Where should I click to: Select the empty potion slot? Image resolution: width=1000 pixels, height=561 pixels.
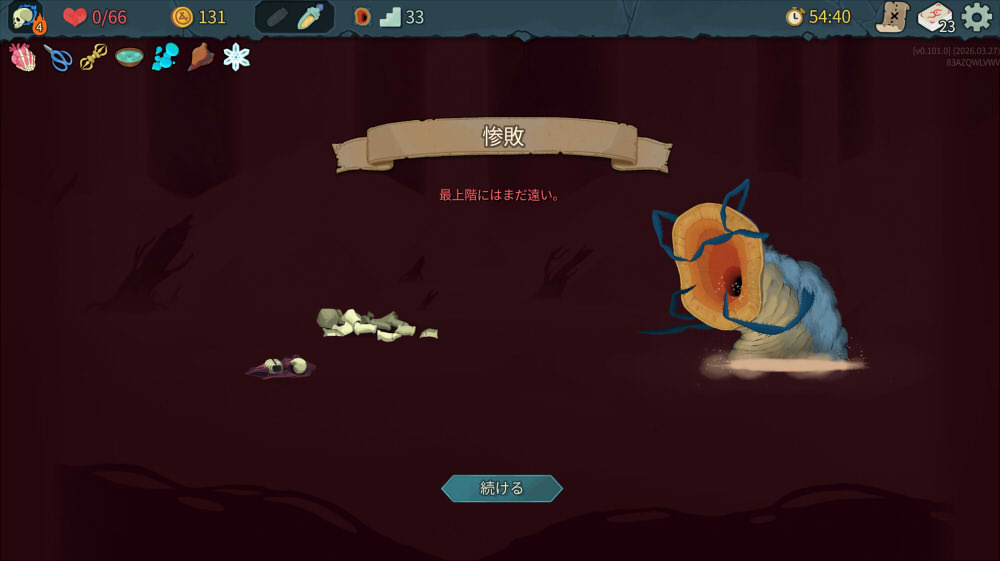click(277, 17)
